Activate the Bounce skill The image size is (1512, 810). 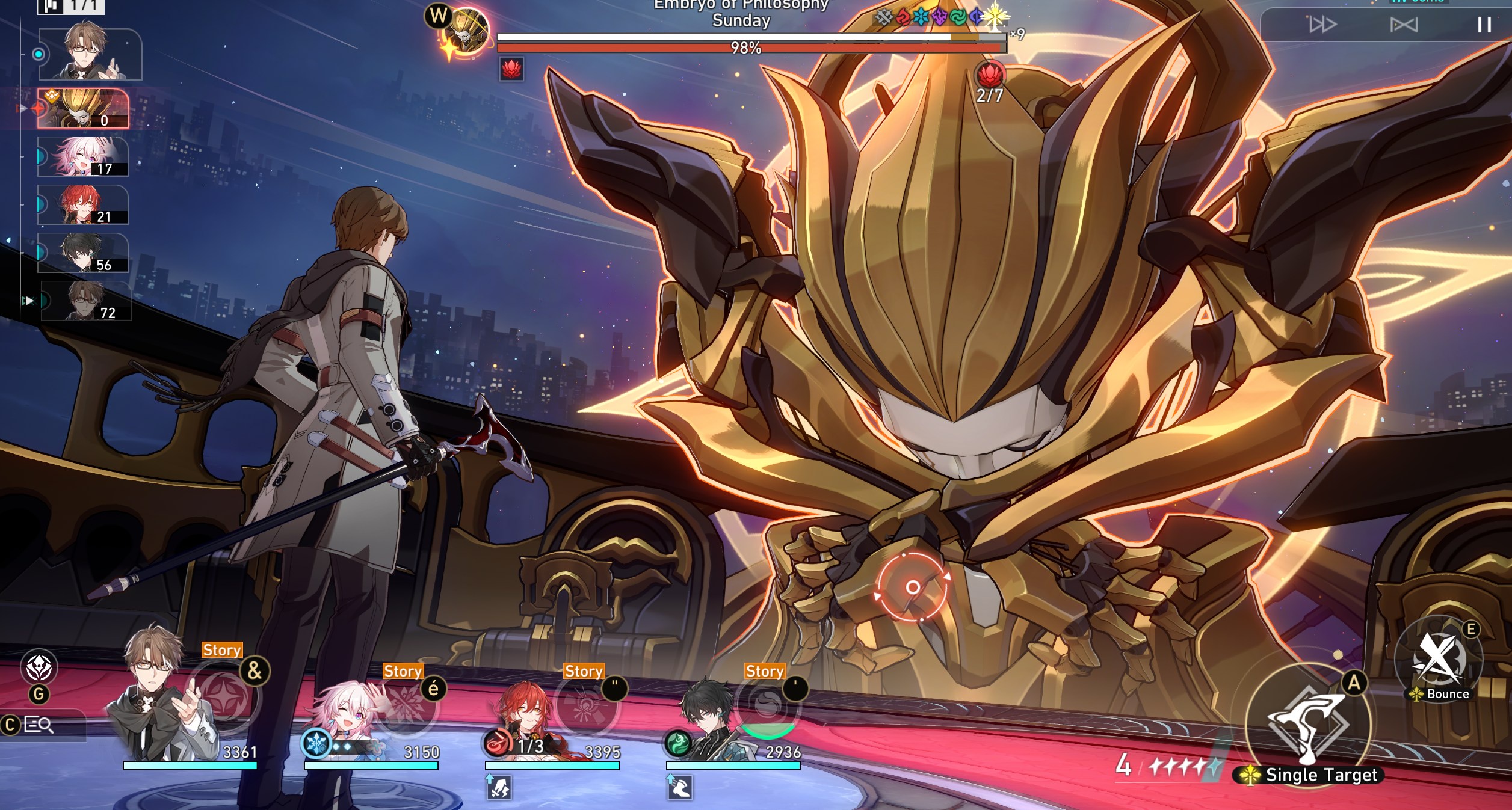[x=1437, y=661]
